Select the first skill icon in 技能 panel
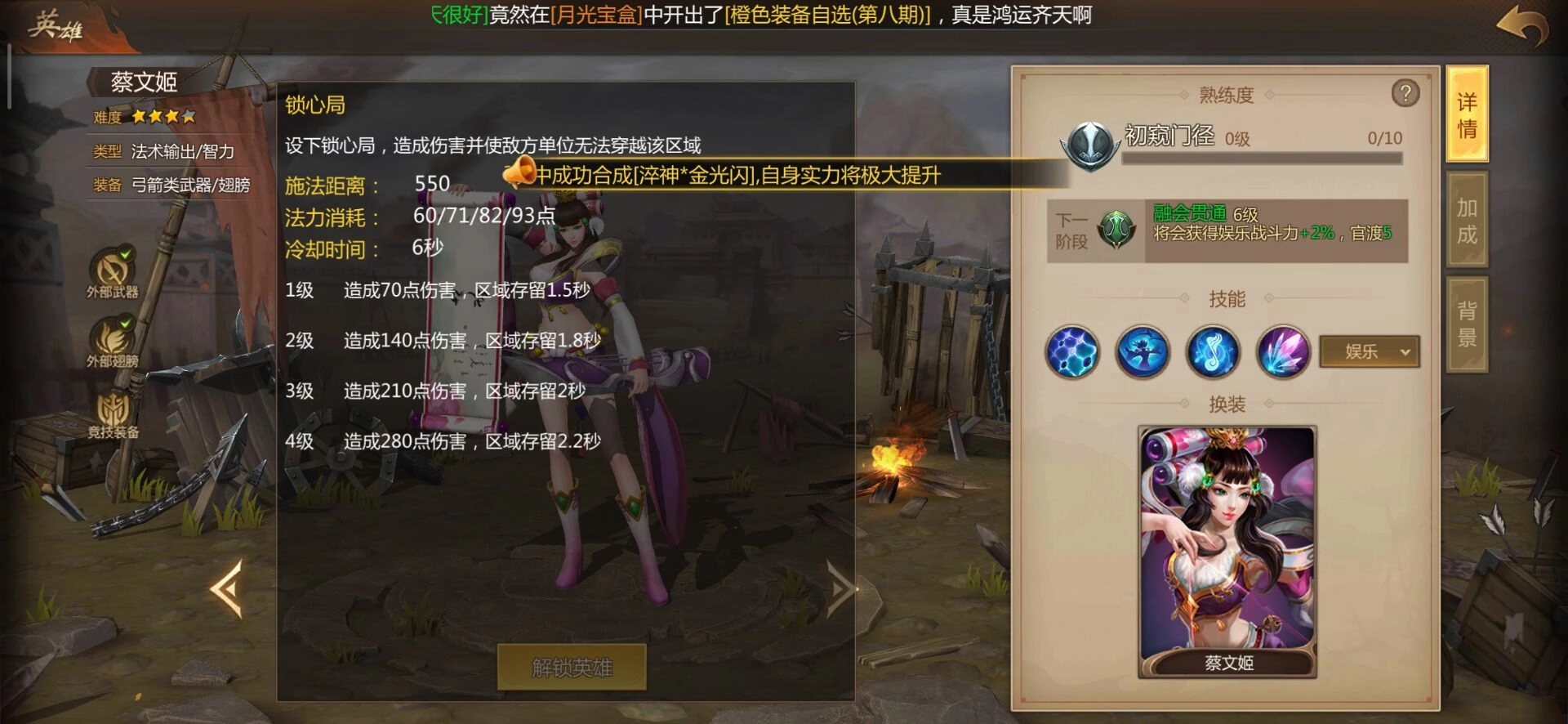 tap(1072, 352)
